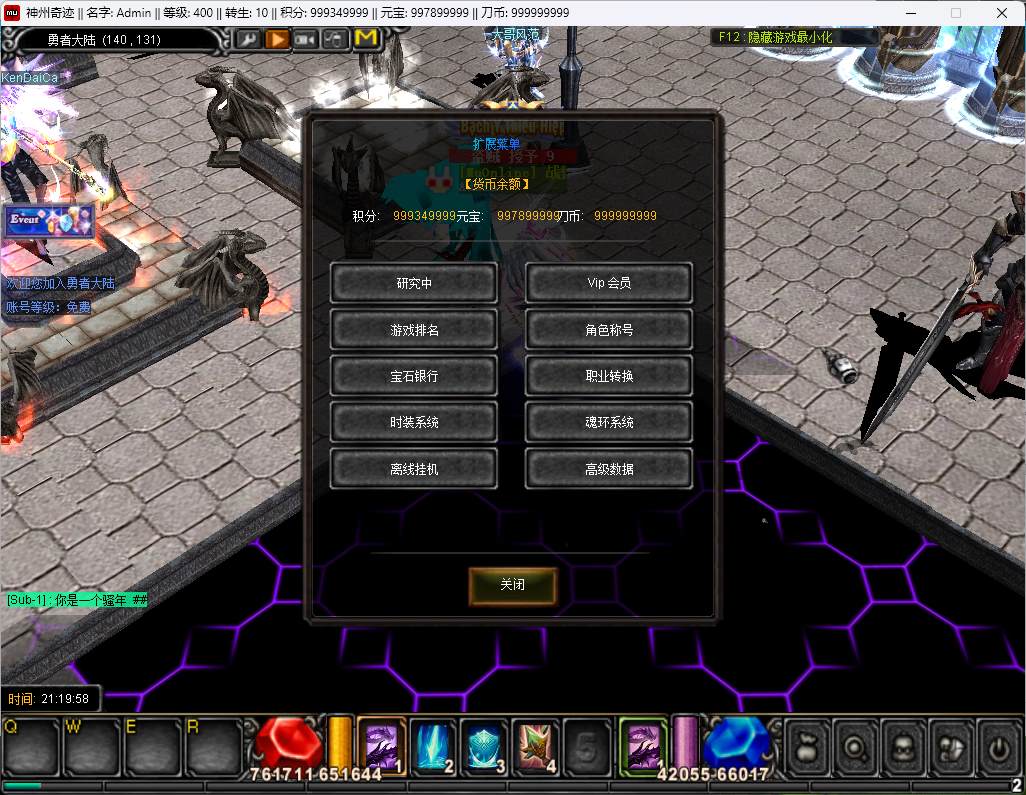
Task: Choose the 职业转换 class change option
Action: pos(608,376)
